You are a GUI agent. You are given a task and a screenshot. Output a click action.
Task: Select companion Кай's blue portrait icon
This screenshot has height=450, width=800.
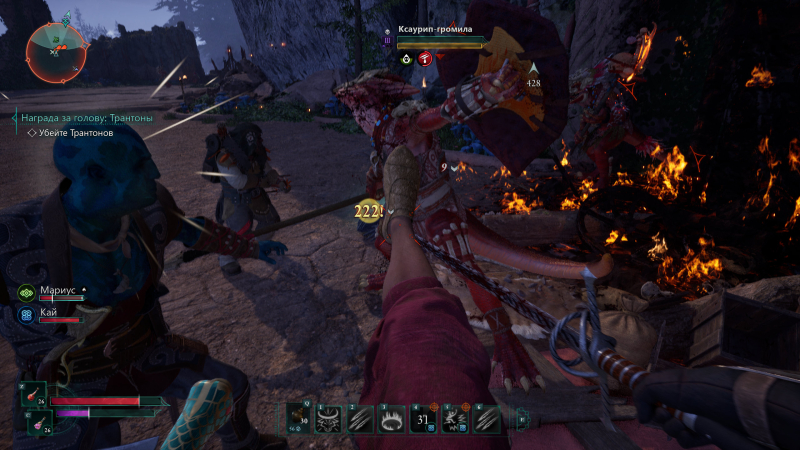coord(26,315)
